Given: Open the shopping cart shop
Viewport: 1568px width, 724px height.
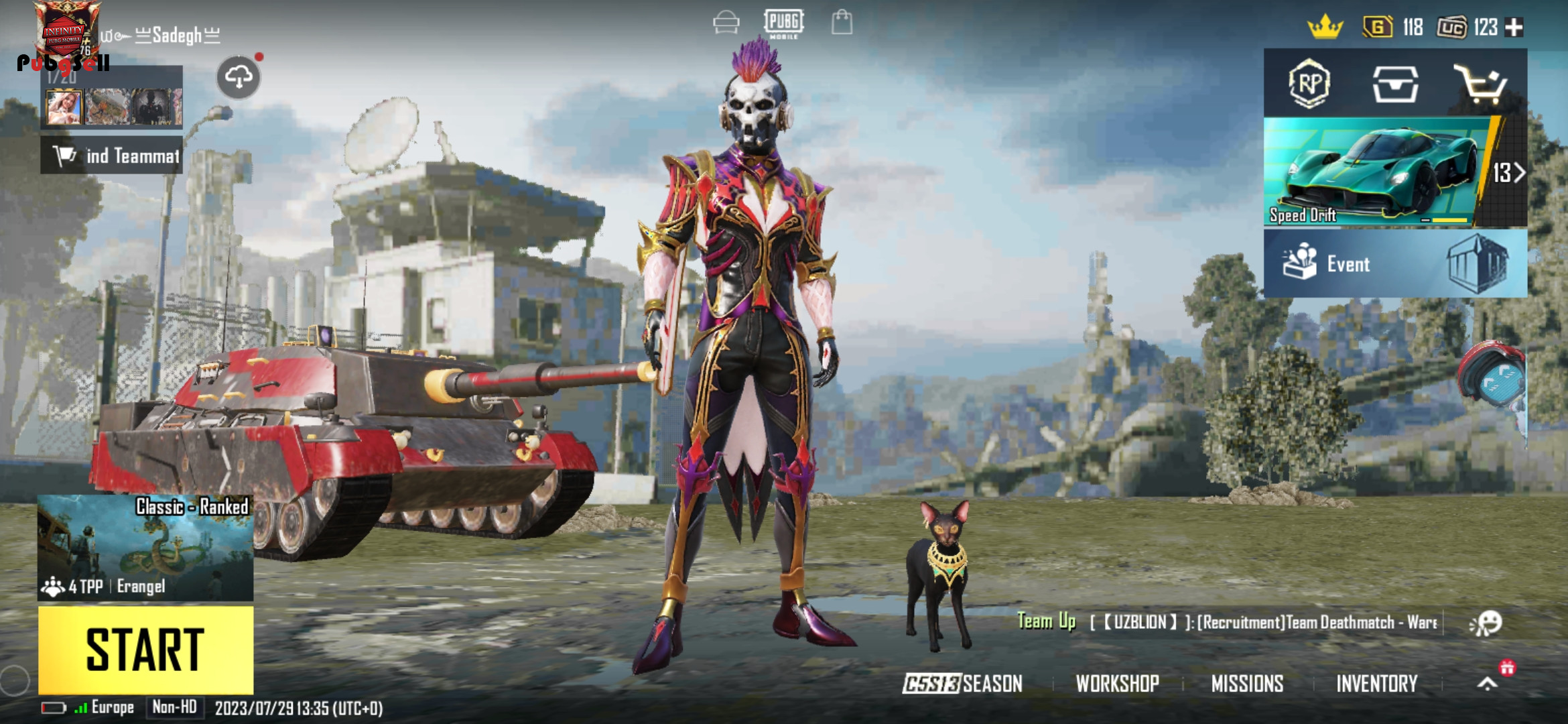Looking at the screenshot, I should click(x=1480, y=84).
